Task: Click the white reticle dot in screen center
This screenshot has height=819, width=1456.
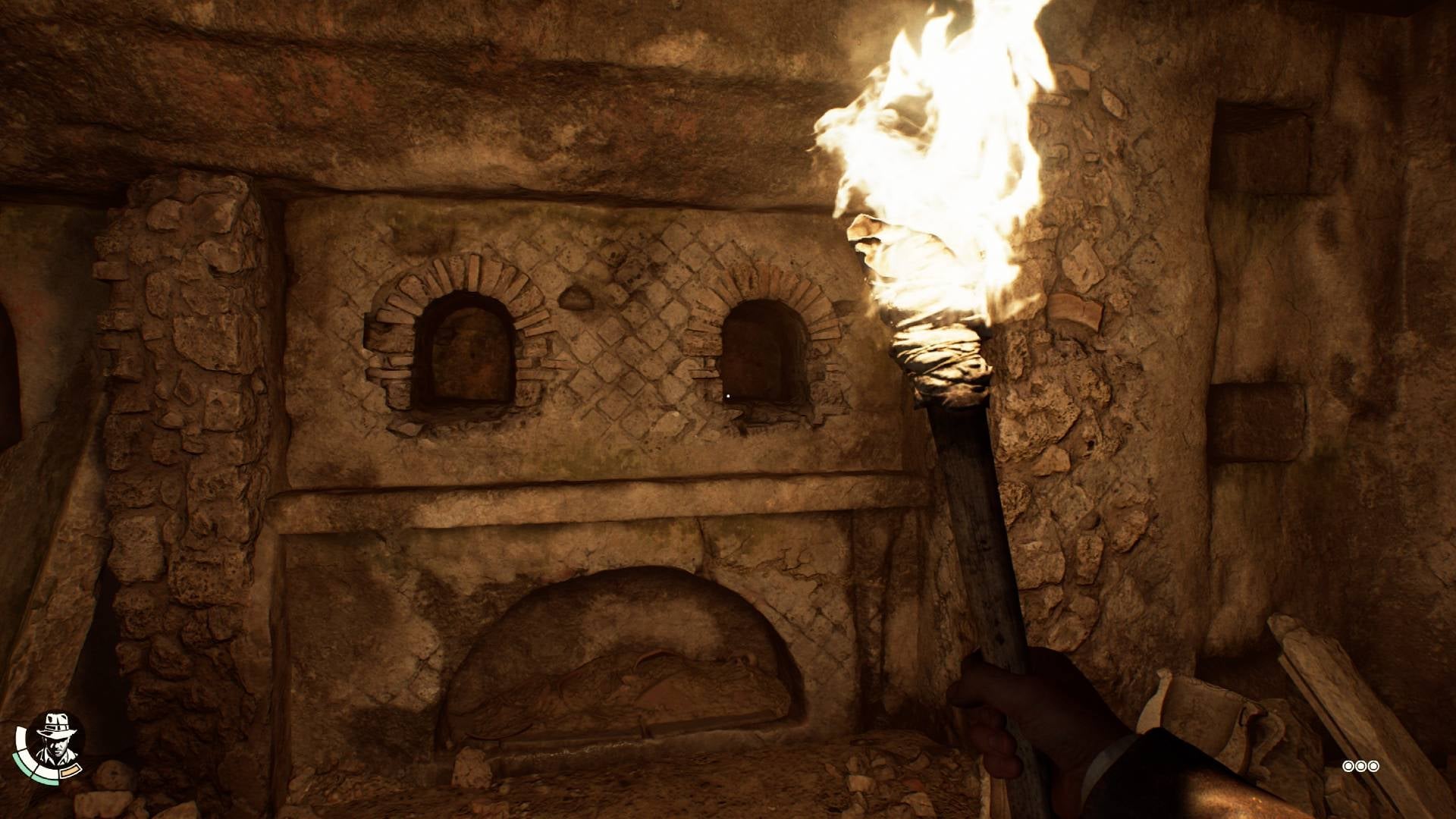Action: 728,394
